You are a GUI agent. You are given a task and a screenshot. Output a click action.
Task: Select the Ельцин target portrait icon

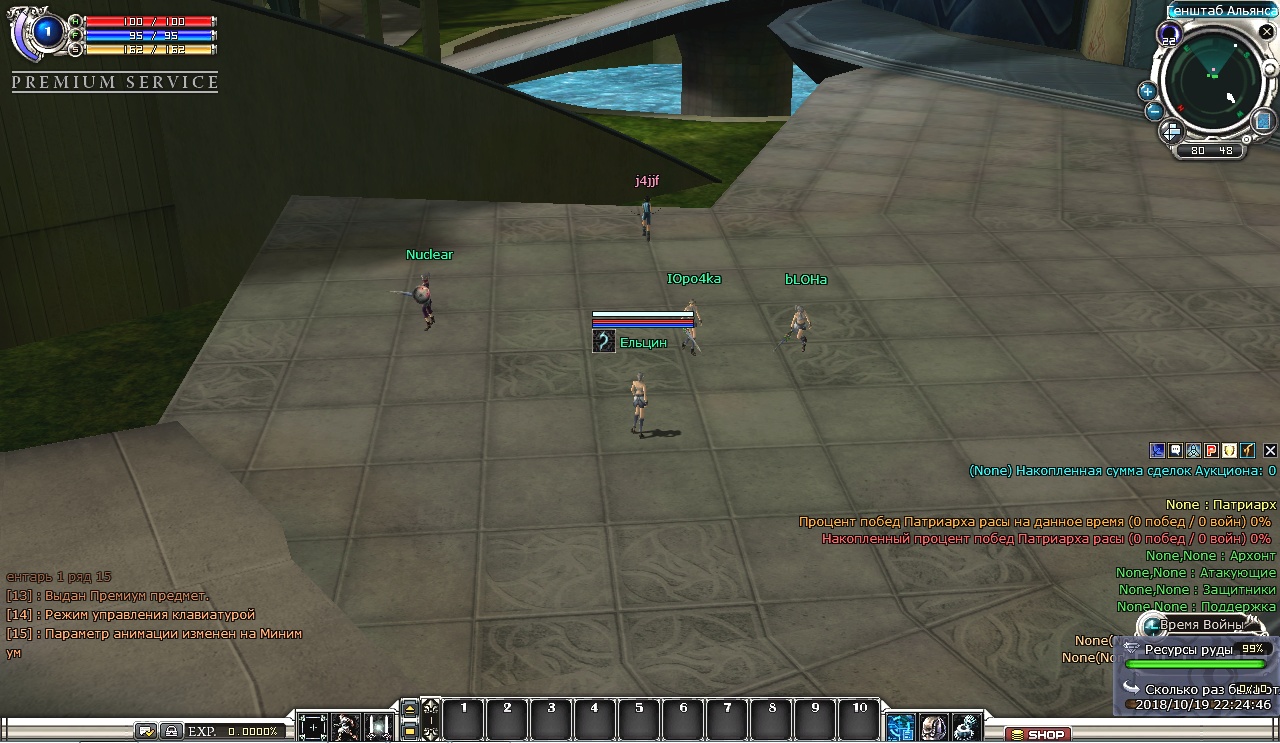pos(603,342)
